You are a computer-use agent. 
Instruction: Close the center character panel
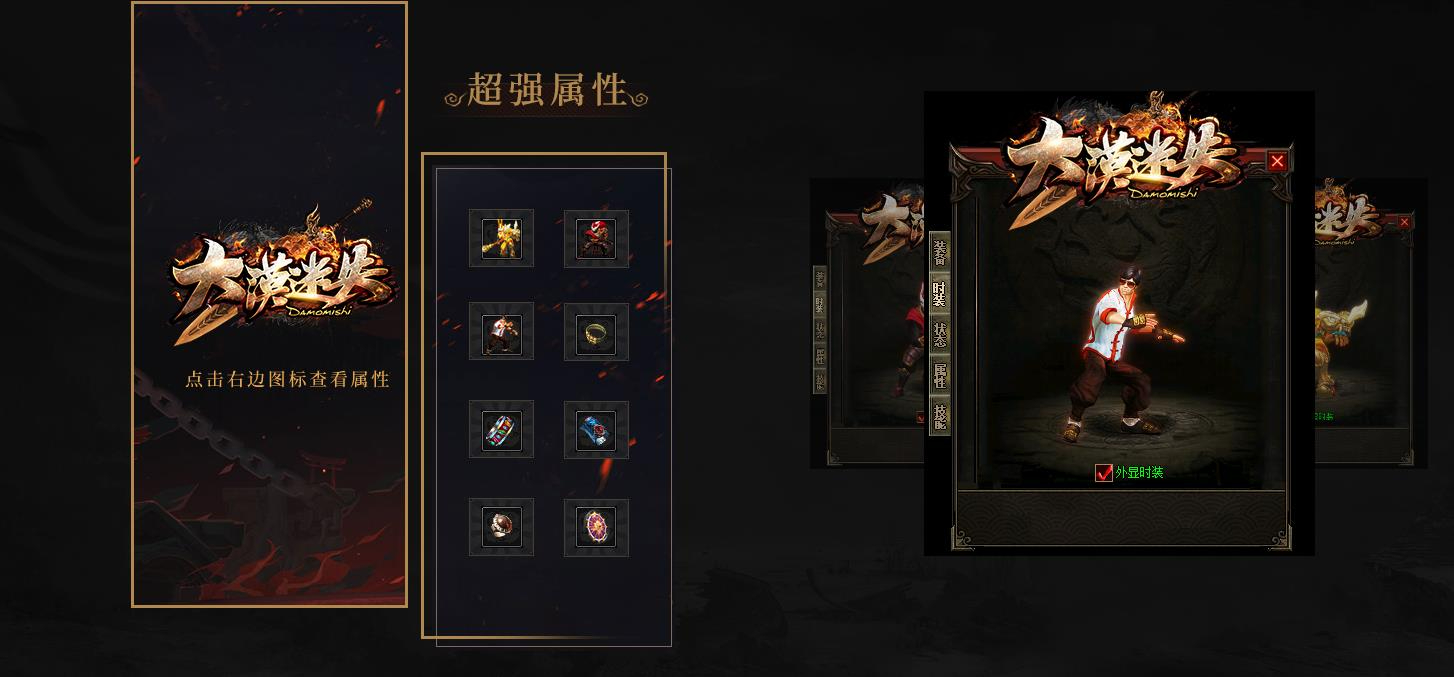[x=1277, y=161]
